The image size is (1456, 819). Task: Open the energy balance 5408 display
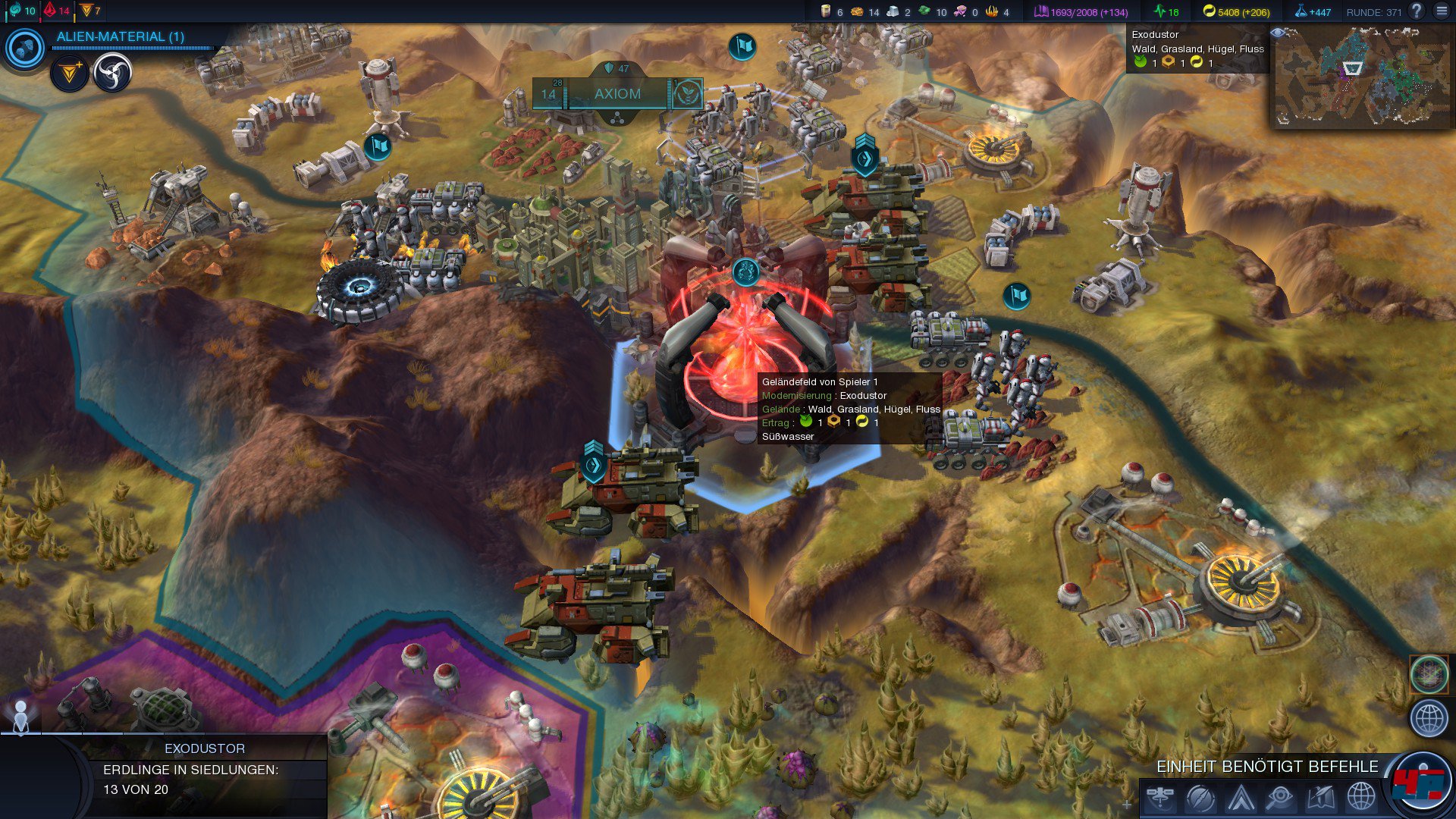click(x=1236, y=12)
